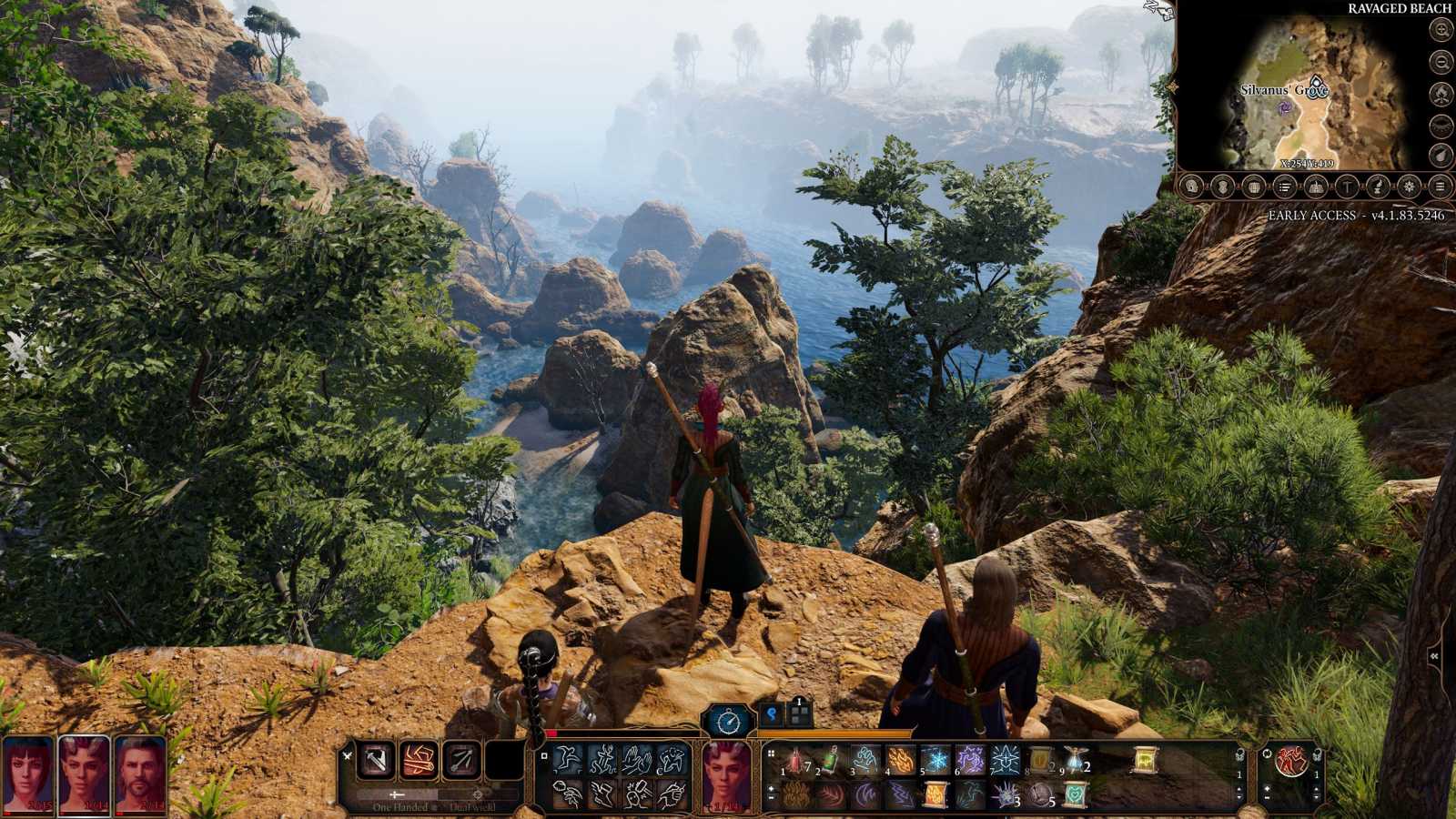The height and width of the screenshot is (819, 1456).
Task: Use the red healing potion in slot 1
Action: [794, 760]
